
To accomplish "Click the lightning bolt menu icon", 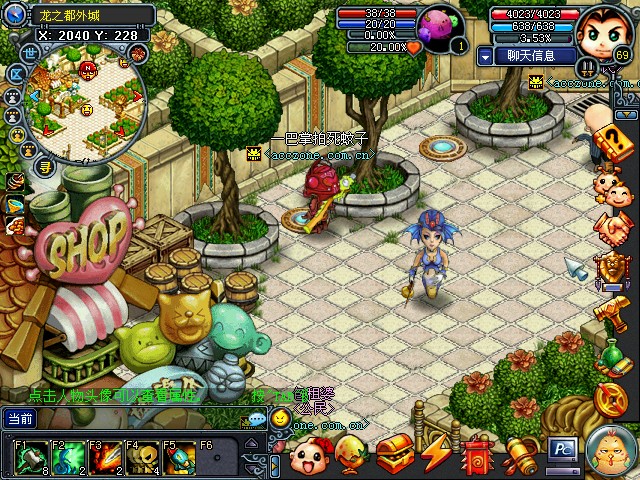I will (436, 456).
